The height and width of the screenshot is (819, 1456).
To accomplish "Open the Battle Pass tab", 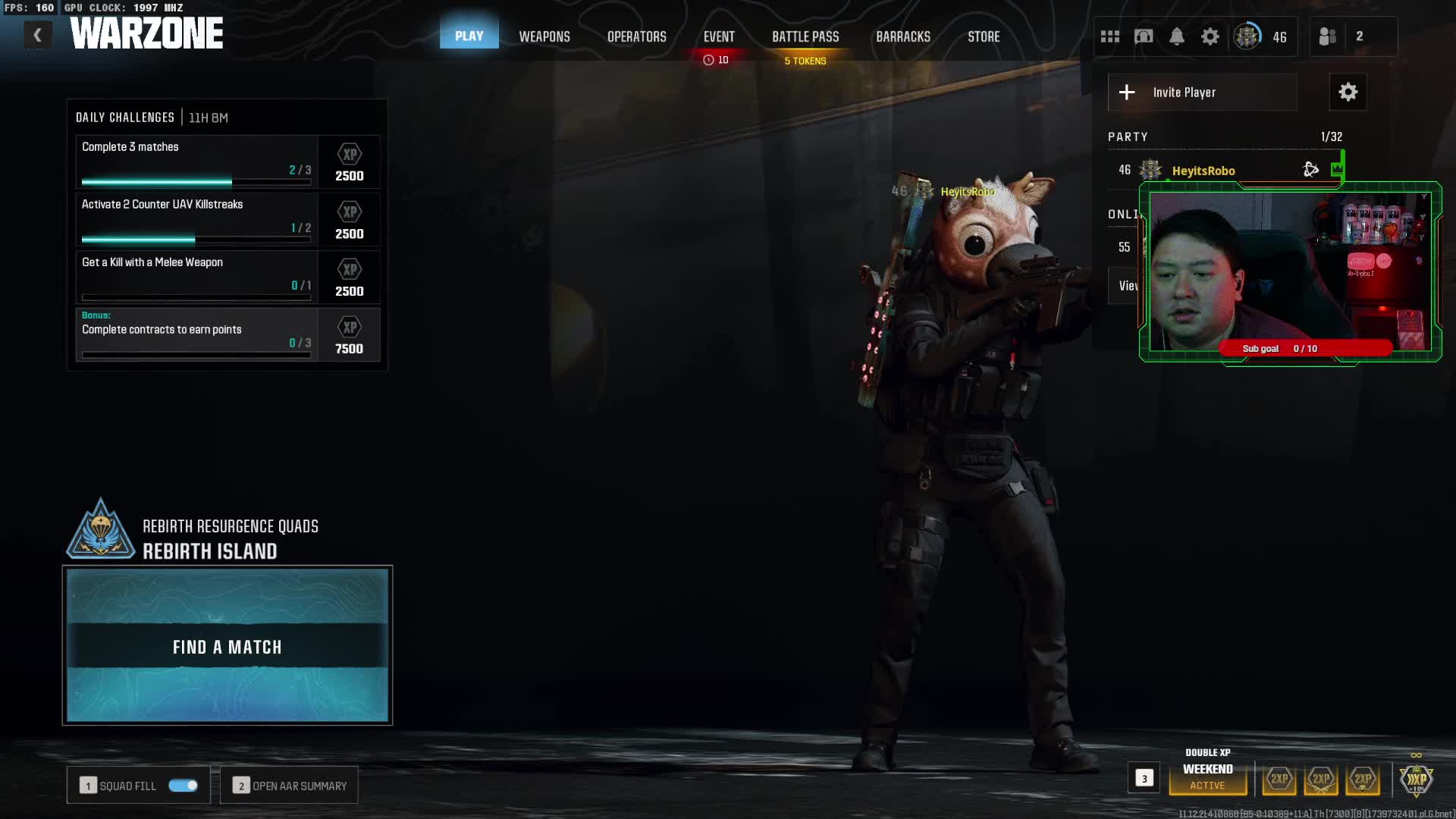I will (x=805, y=36).
